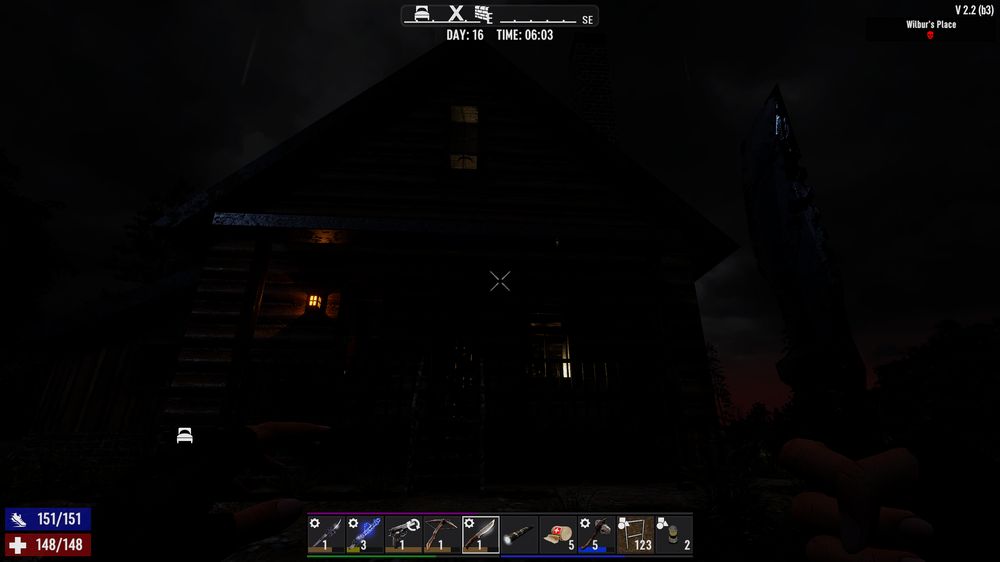The width and height of the screenshot is (1000, 562).
Task: Select the spear in the hotbar
Action: pyautogui.click(x=326, y=534)
